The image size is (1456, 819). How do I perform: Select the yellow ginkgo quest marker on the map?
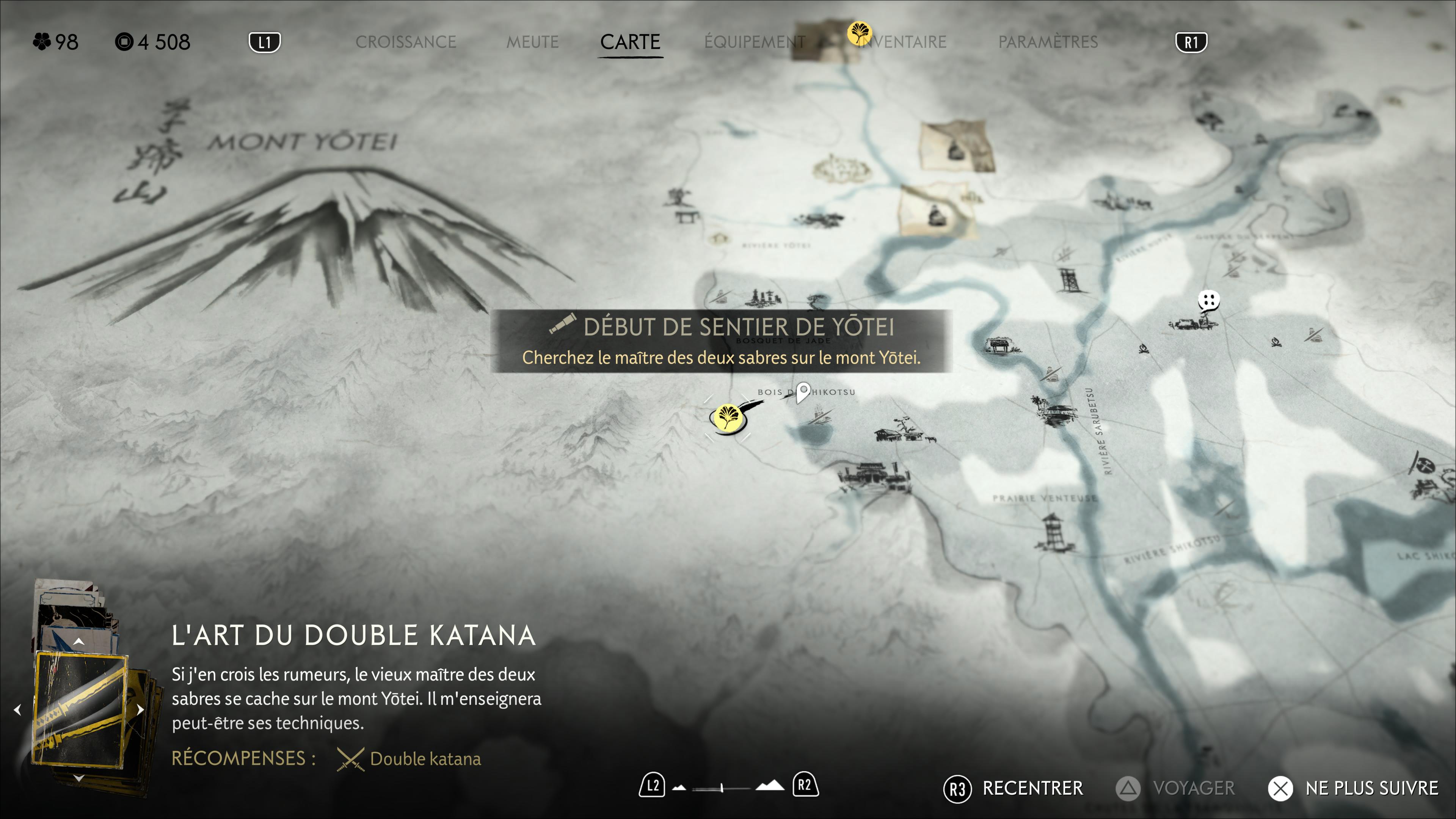(727, 418)
